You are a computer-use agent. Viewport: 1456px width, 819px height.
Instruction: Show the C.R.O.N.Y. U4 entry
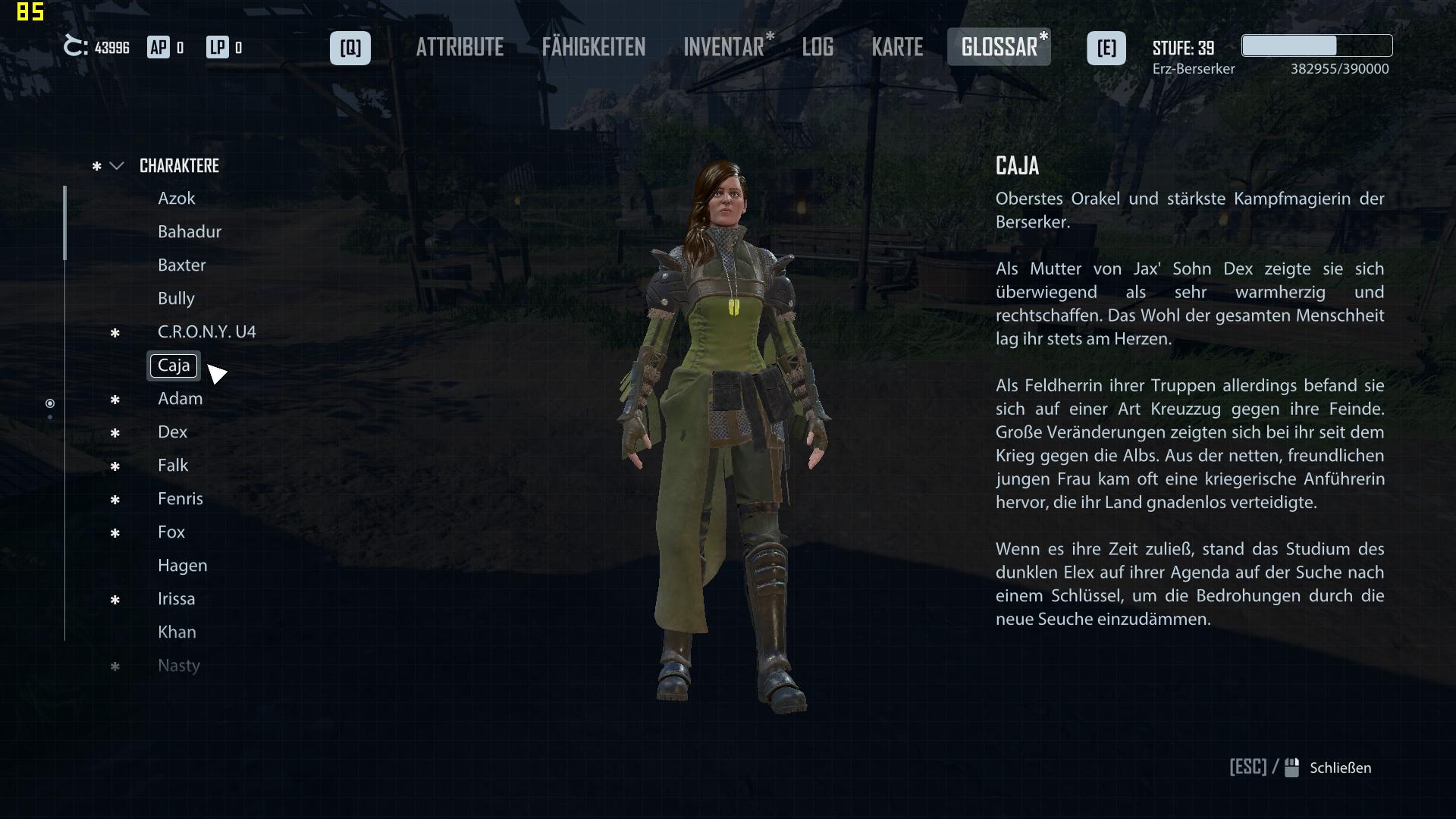click(x=206, y=332)
